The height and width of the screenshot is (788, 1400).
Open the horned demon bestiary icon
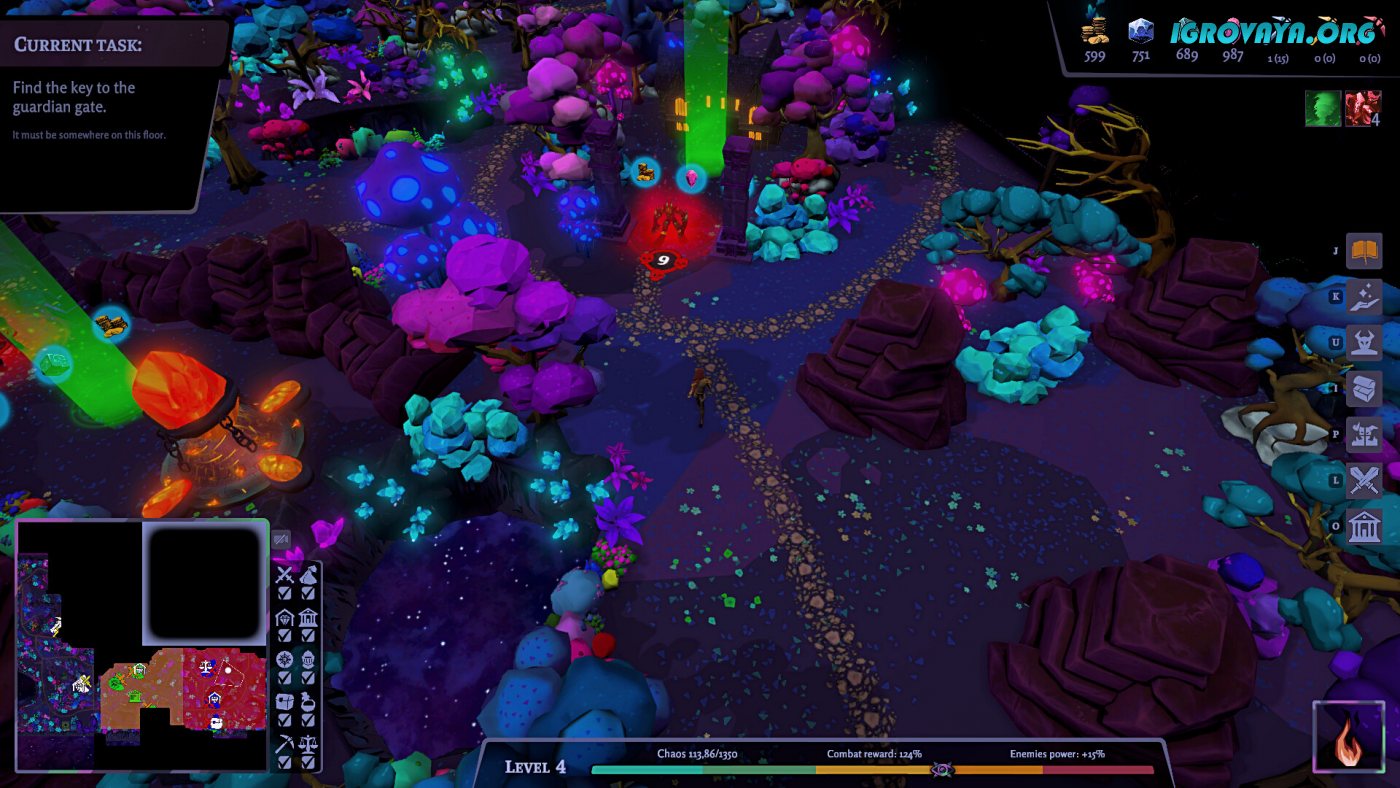click(1364, 342)
